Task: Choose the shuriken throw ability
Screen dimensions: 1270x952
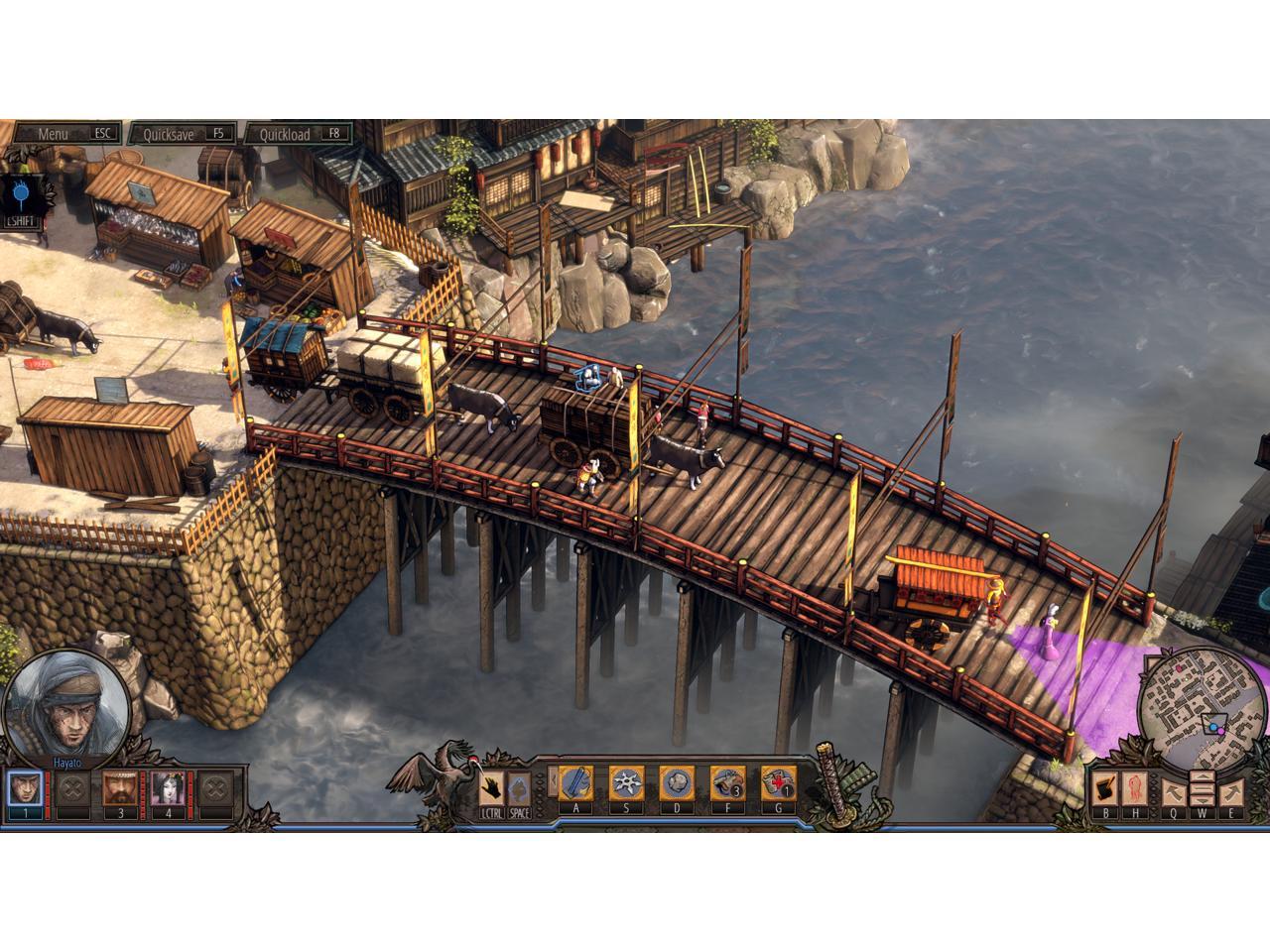Action: pos(627,783)
